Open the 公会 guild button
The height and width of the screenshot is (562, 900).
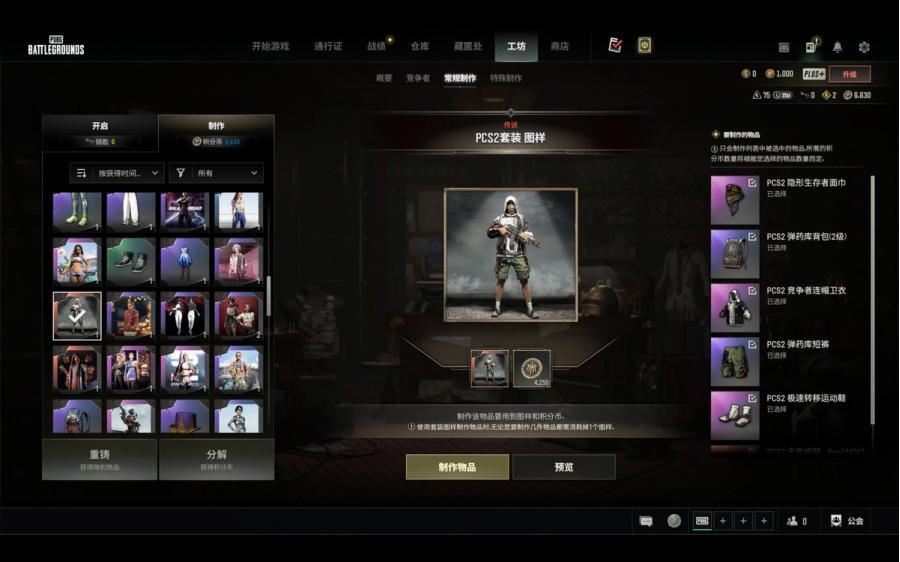pos(847,521)
